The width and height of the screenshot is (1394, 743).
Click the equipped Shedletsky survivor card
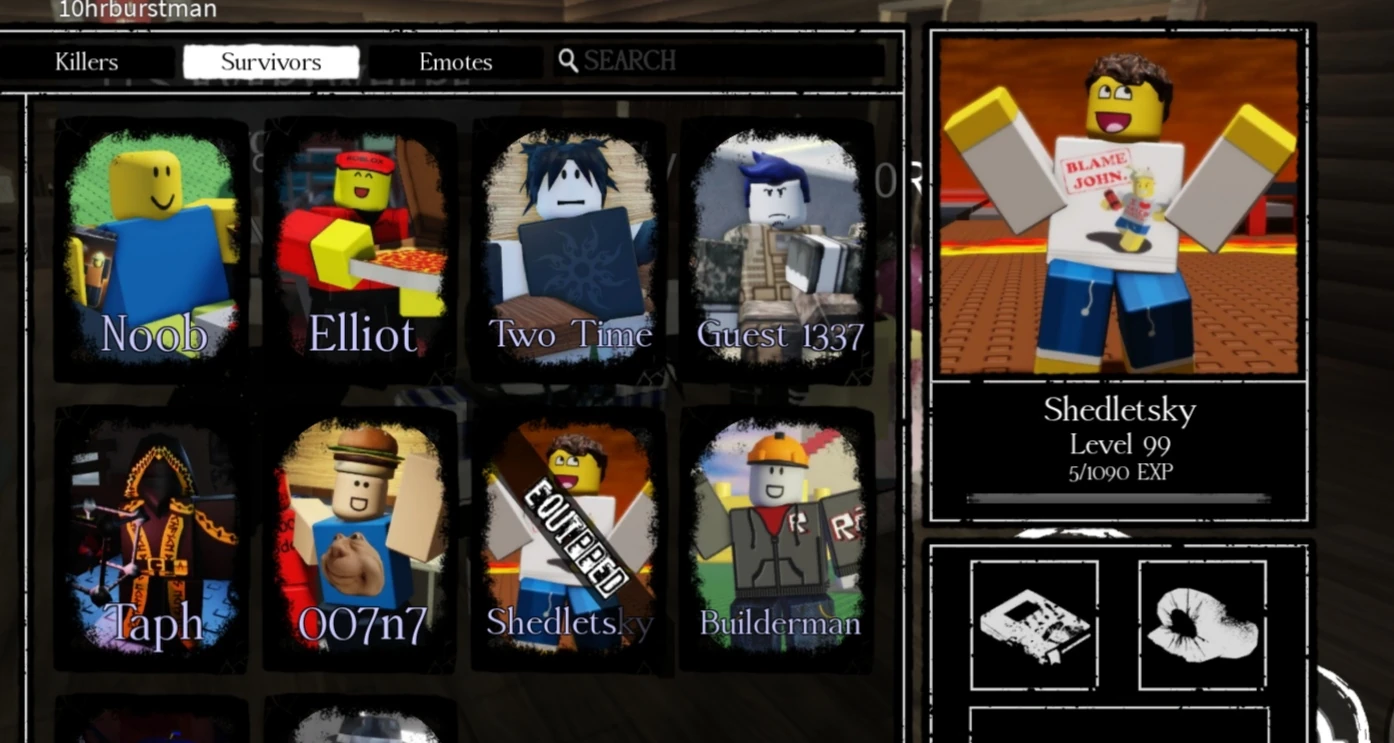click(x=568, y=545)
